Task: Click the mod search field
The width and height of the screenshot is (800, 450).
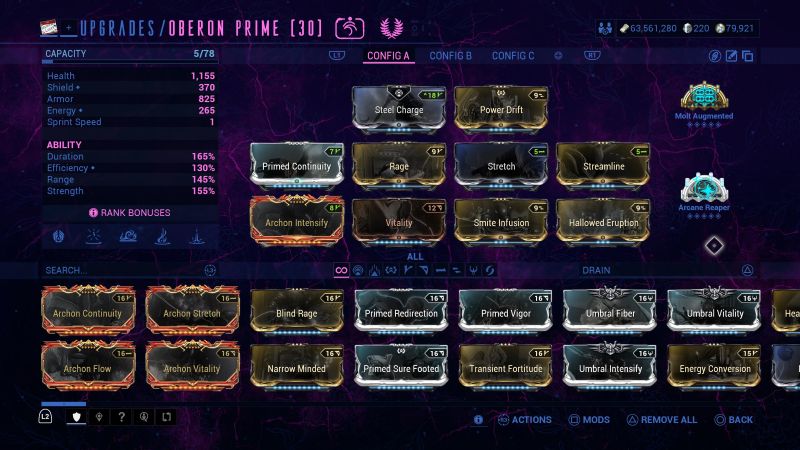Action: tap(120, 270)
